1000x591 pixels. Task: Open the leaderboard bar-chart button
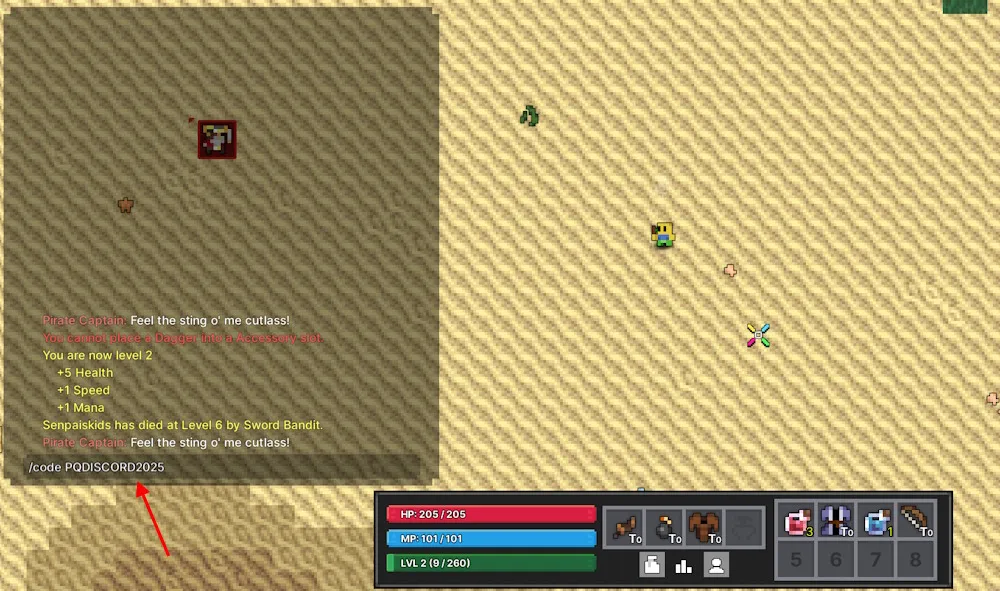pos(684,565)
